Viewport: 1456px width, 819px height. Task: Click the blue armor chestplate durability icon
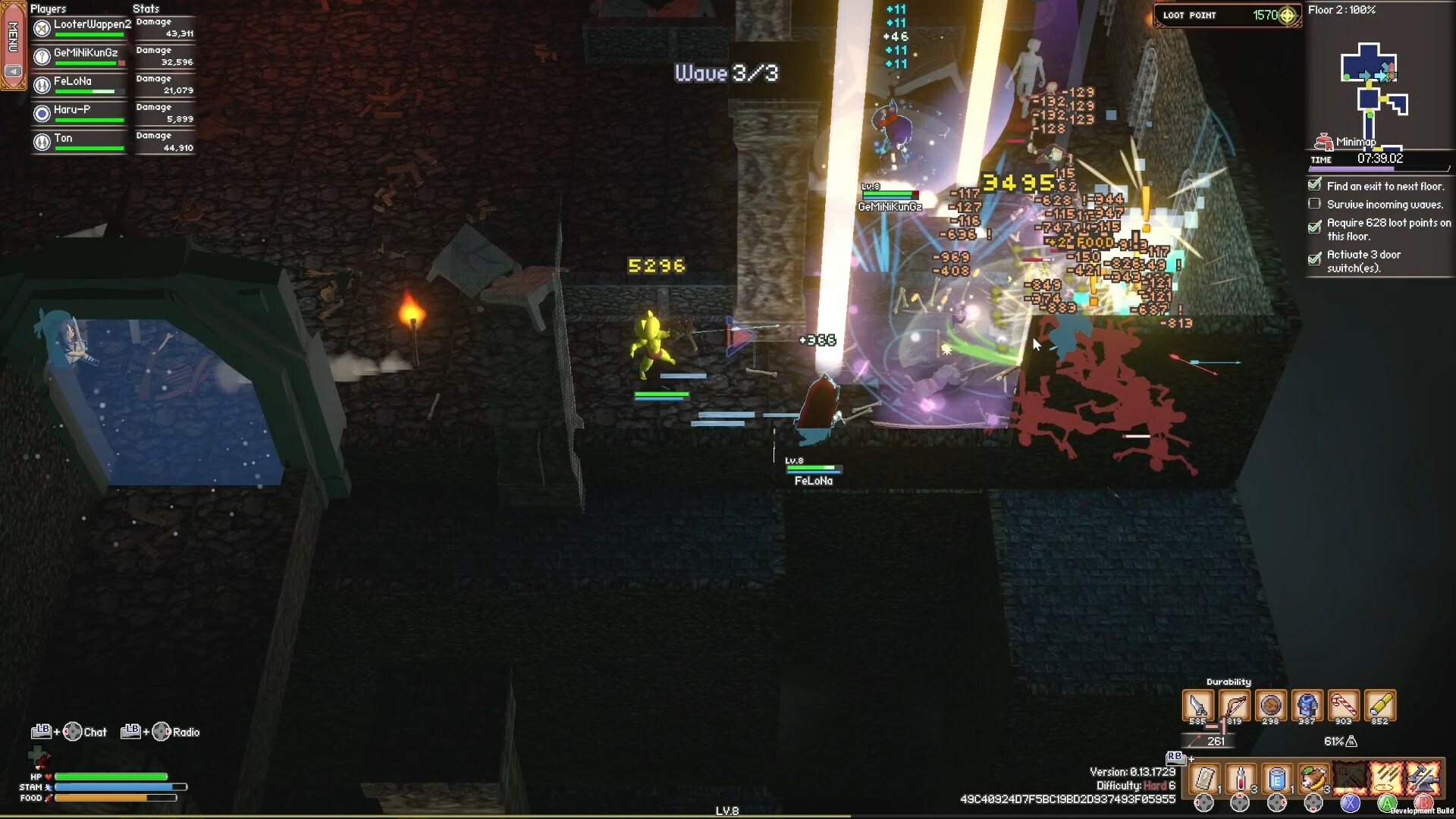(x=1307, y=704)
